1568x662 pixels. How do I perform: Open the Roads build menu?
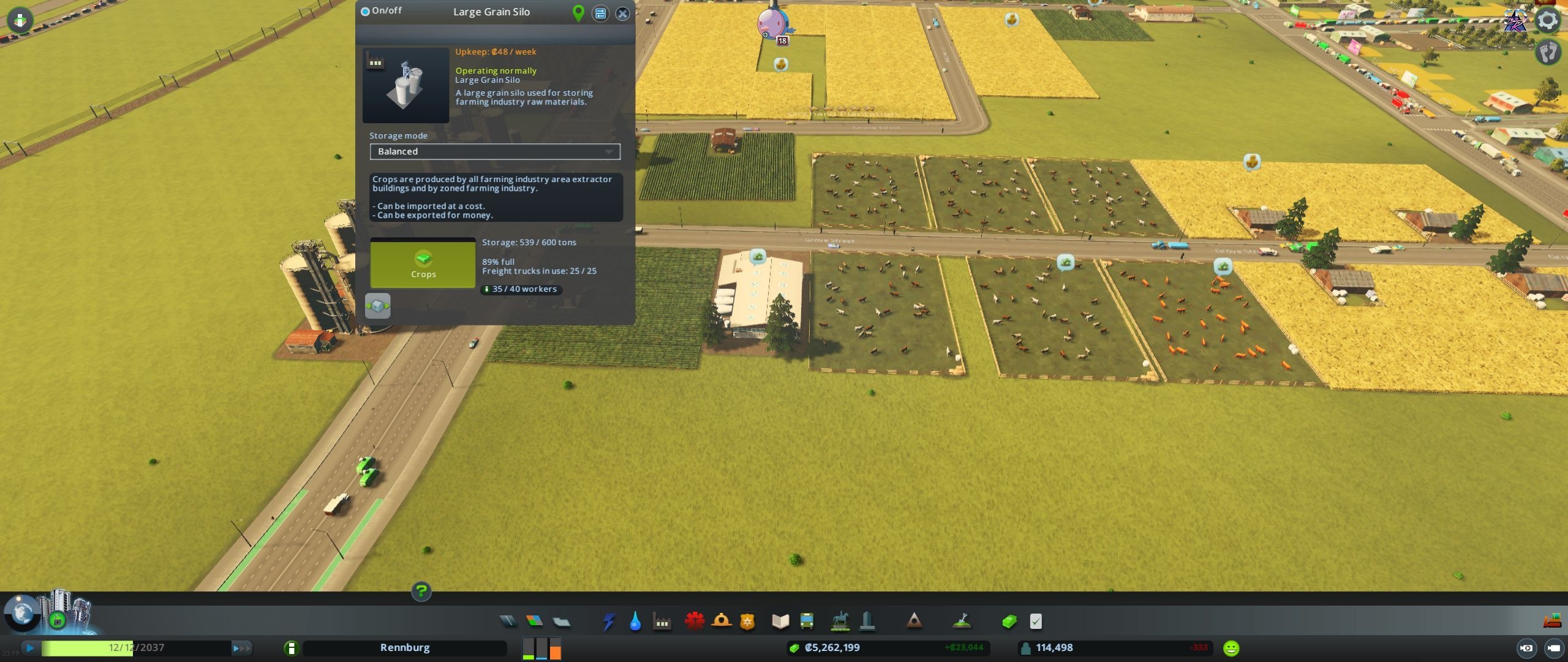click(508, 622)
